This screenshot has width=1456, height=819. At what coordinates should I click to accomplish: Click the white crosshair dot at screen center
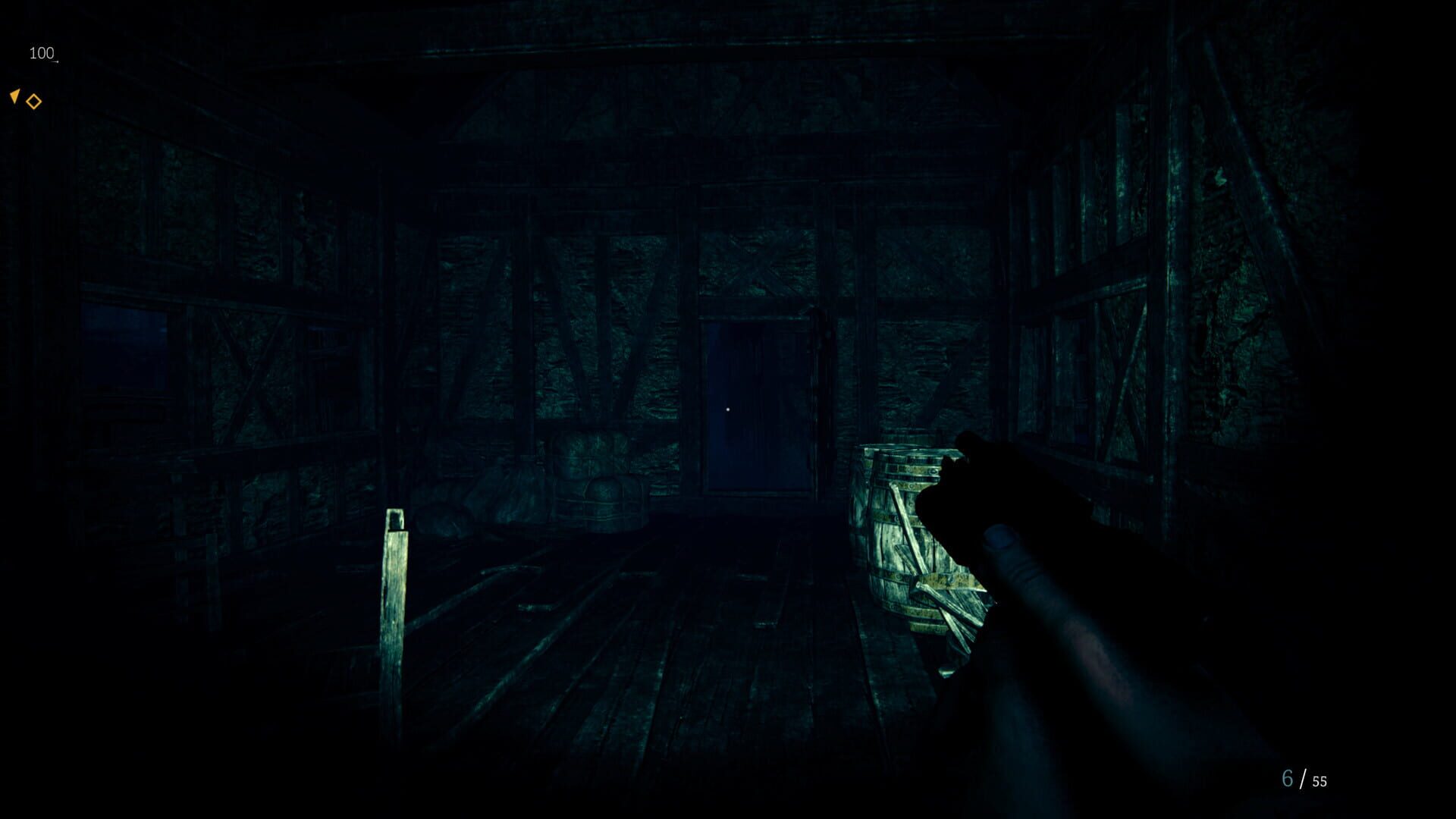point(730,408)
